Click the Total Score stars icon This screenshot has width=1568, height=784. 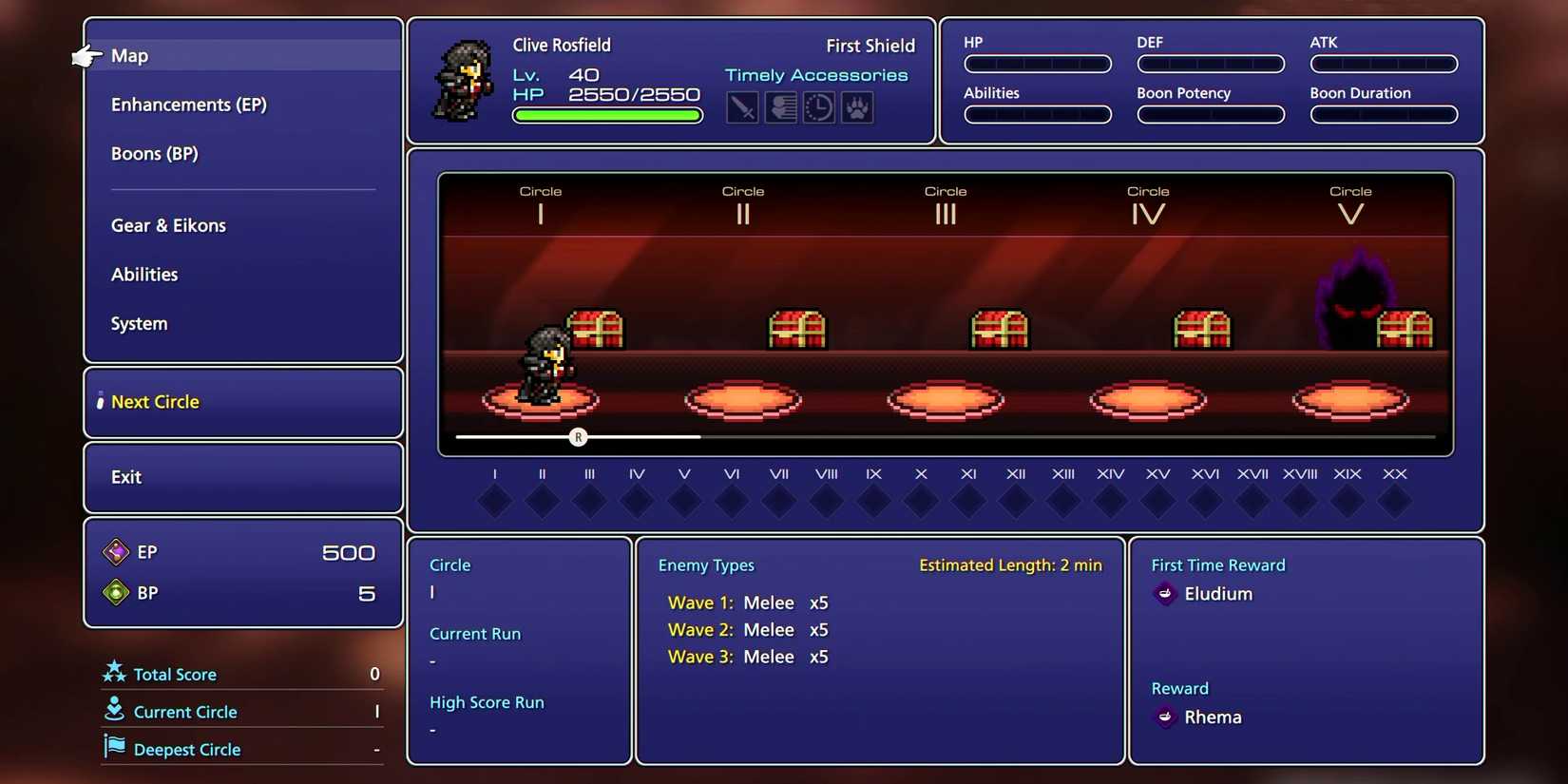click(114, 673)
